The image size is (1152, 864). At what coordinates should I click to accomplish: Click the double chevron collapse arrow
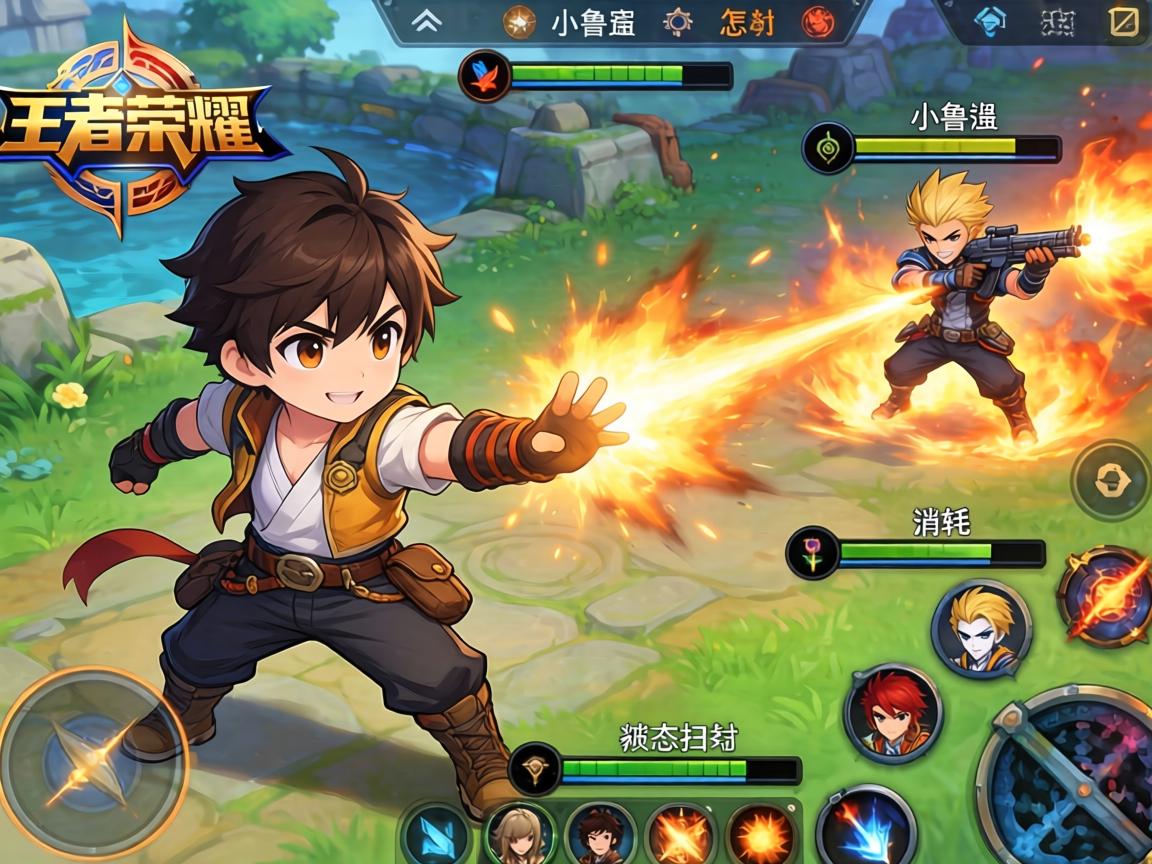[426, 23]
